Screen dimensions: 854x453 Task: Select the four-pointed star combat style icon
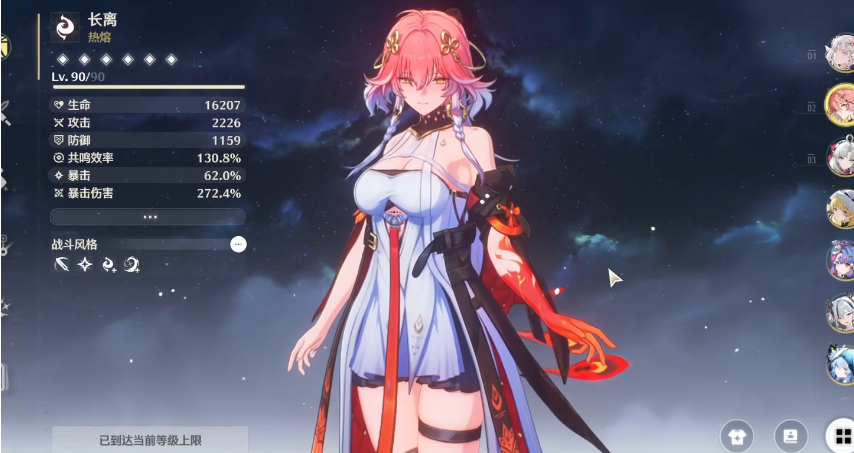pos(85,265)
